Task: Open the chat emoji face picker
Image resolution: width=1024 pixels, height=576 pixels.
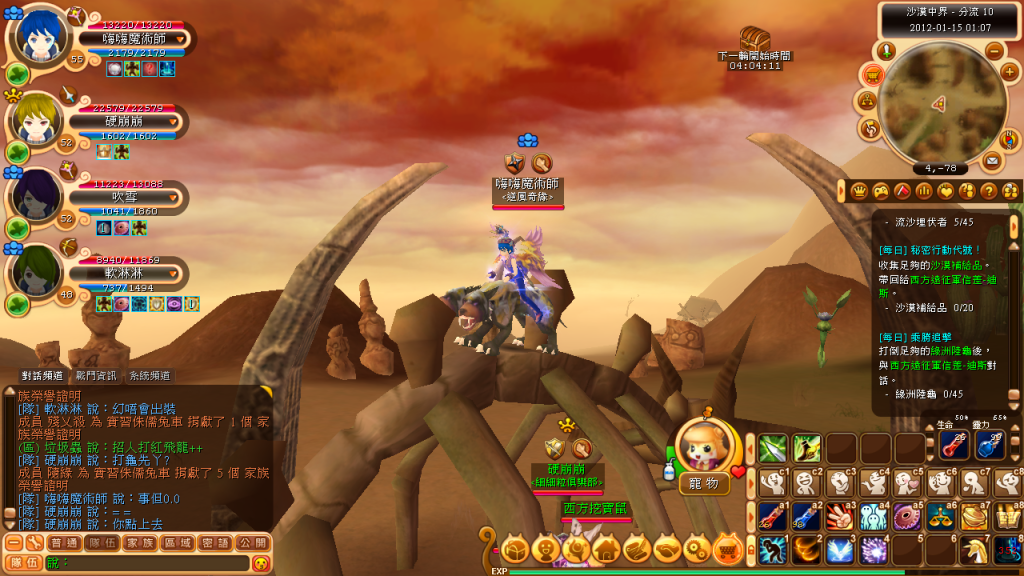Action: pyautogui.click(x=261, y=563)
